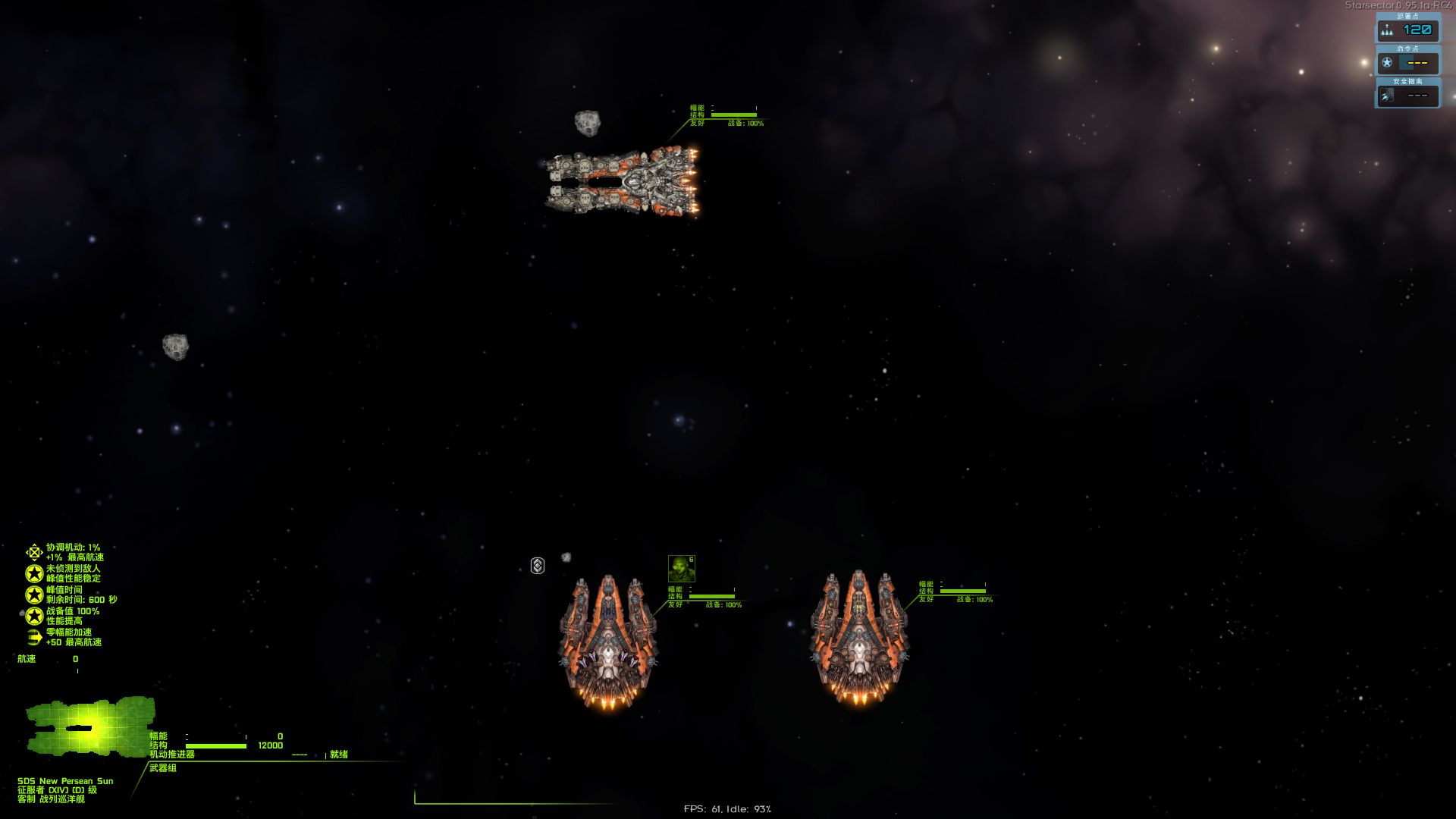The width and height of the screenshot is (1456, 819).
Task: Click the coordinated maneuvers status icon
Action: (x=34, y=552)
